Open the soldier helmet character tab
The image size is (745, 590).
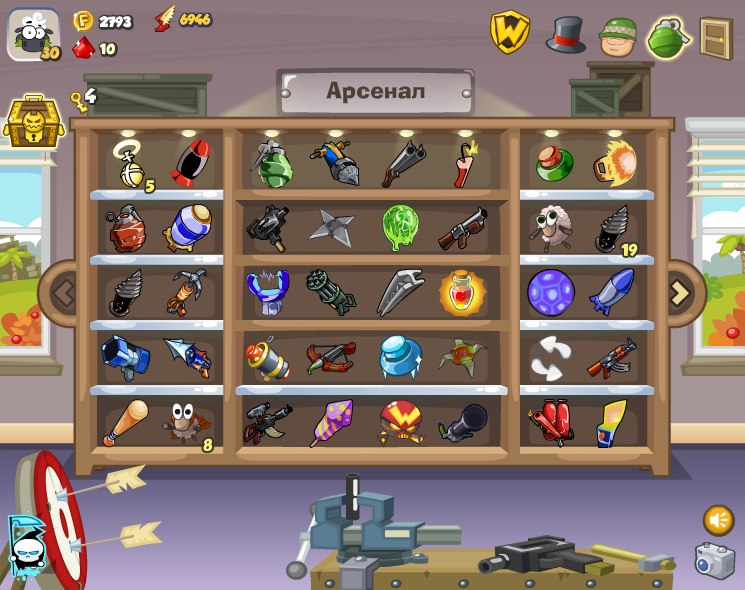pos(618,36)
